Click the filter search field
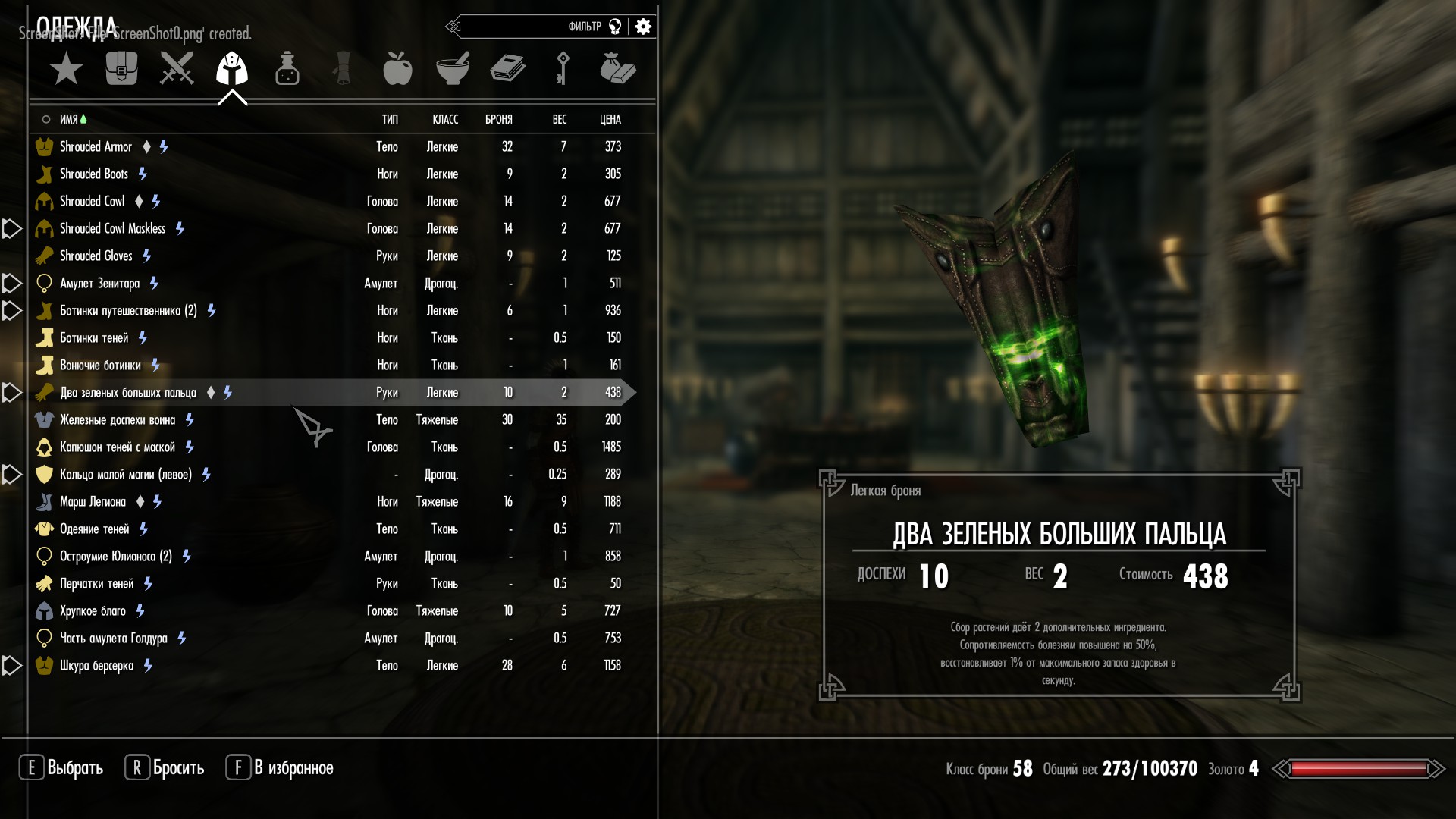 pyautogui.click(x=531, y=27)
